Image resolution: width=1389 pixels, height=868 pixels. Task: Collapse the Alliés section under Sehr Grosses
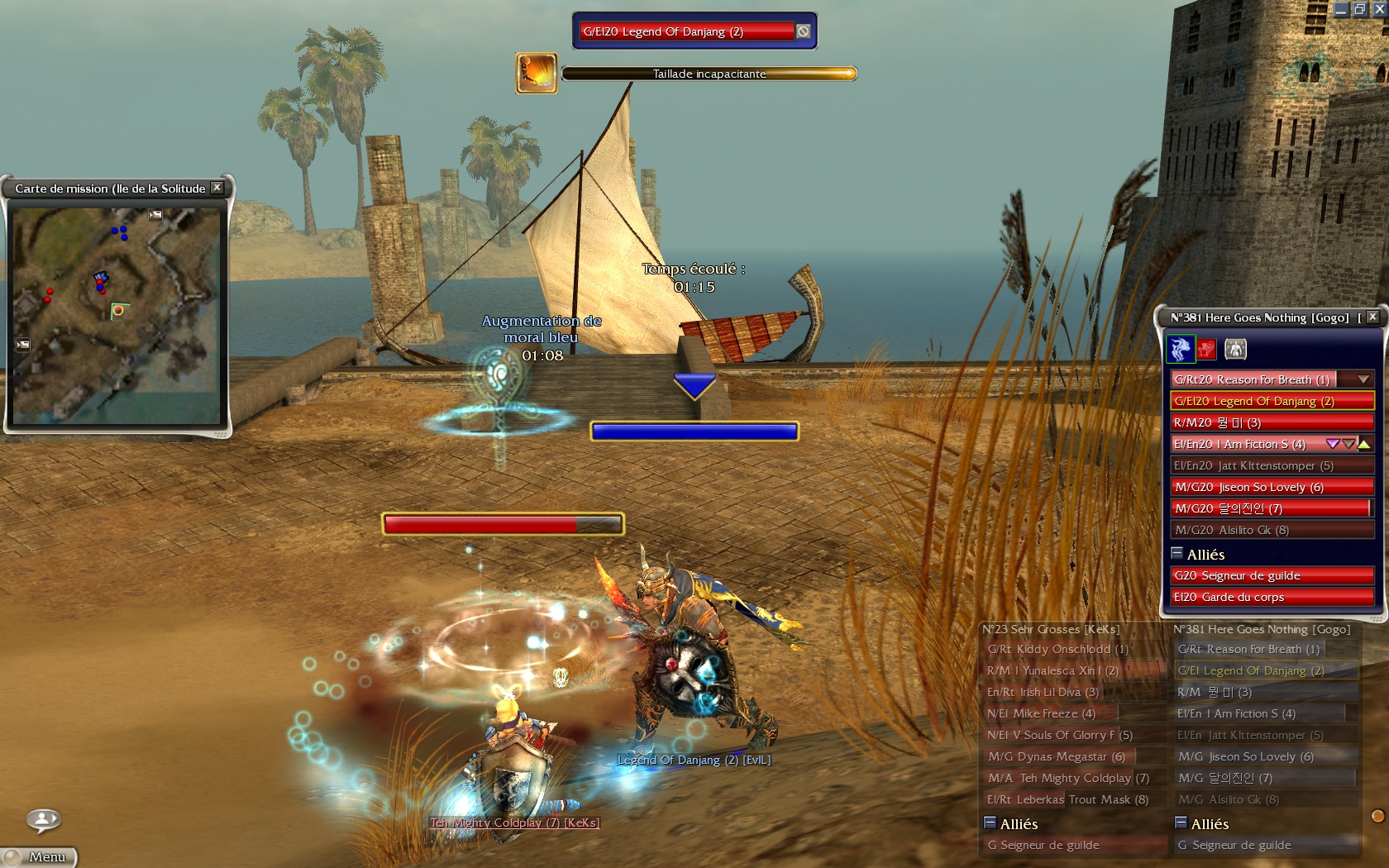[990, 823]
